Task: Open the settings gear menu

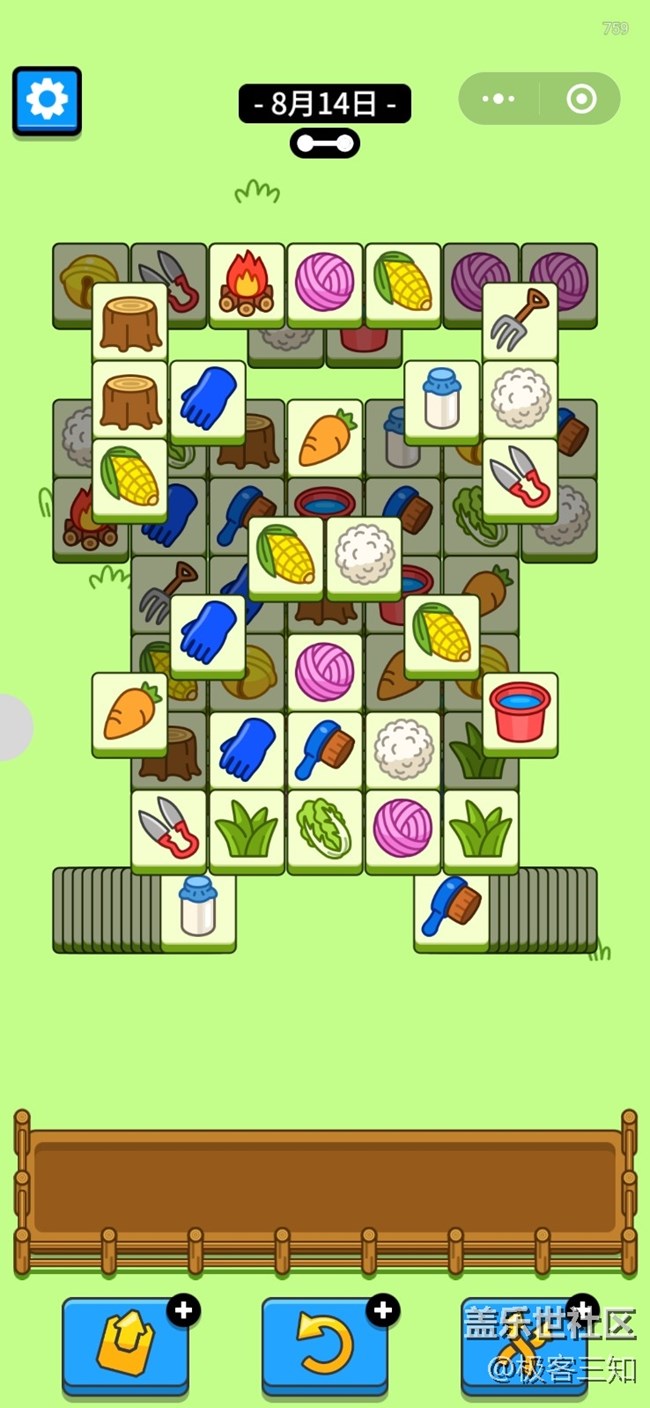Action: 47,100
